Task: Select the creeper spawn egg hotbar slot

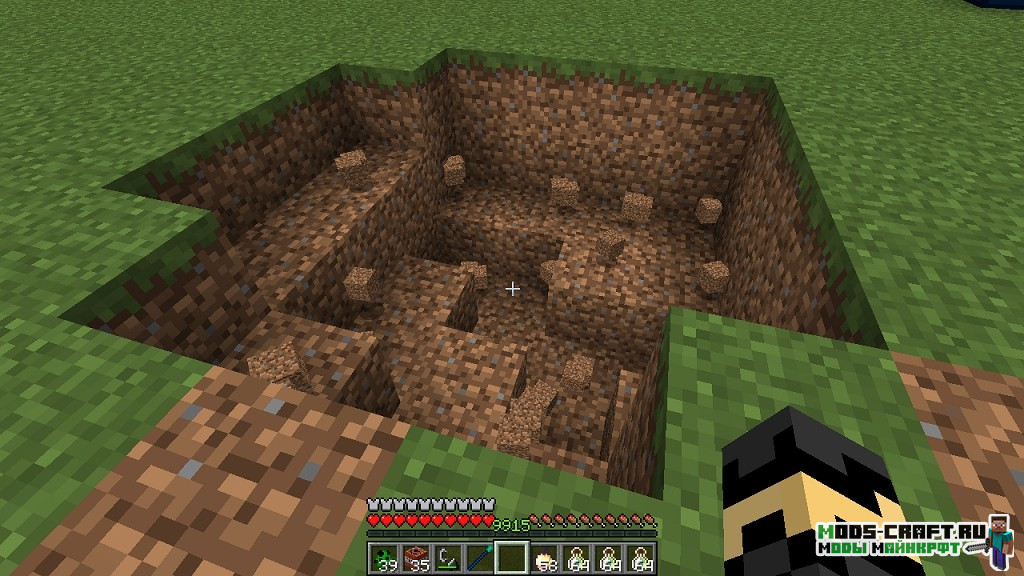Action: pos(386,556)
